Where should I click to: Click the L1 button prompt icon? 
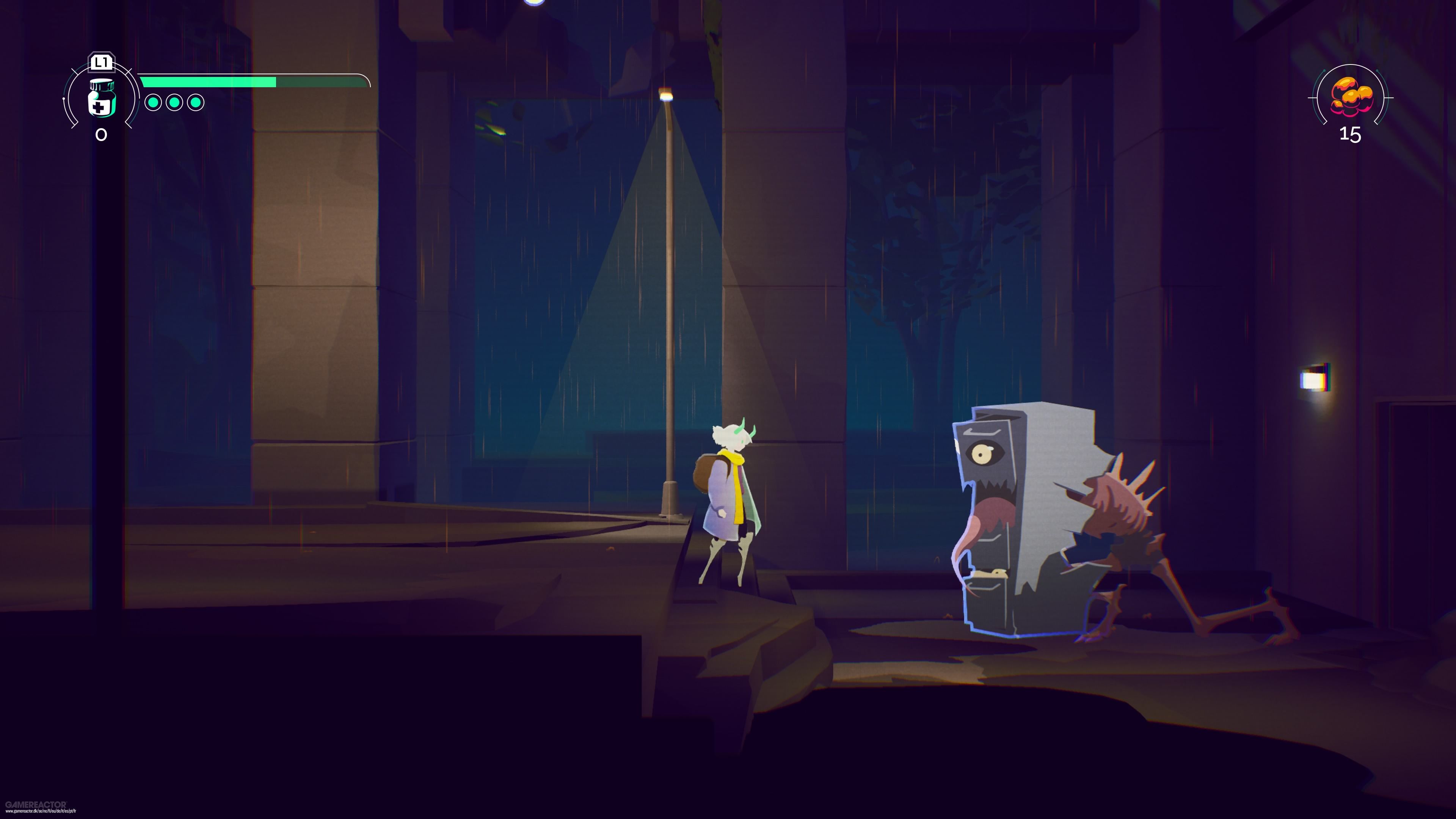pos(101,62)
